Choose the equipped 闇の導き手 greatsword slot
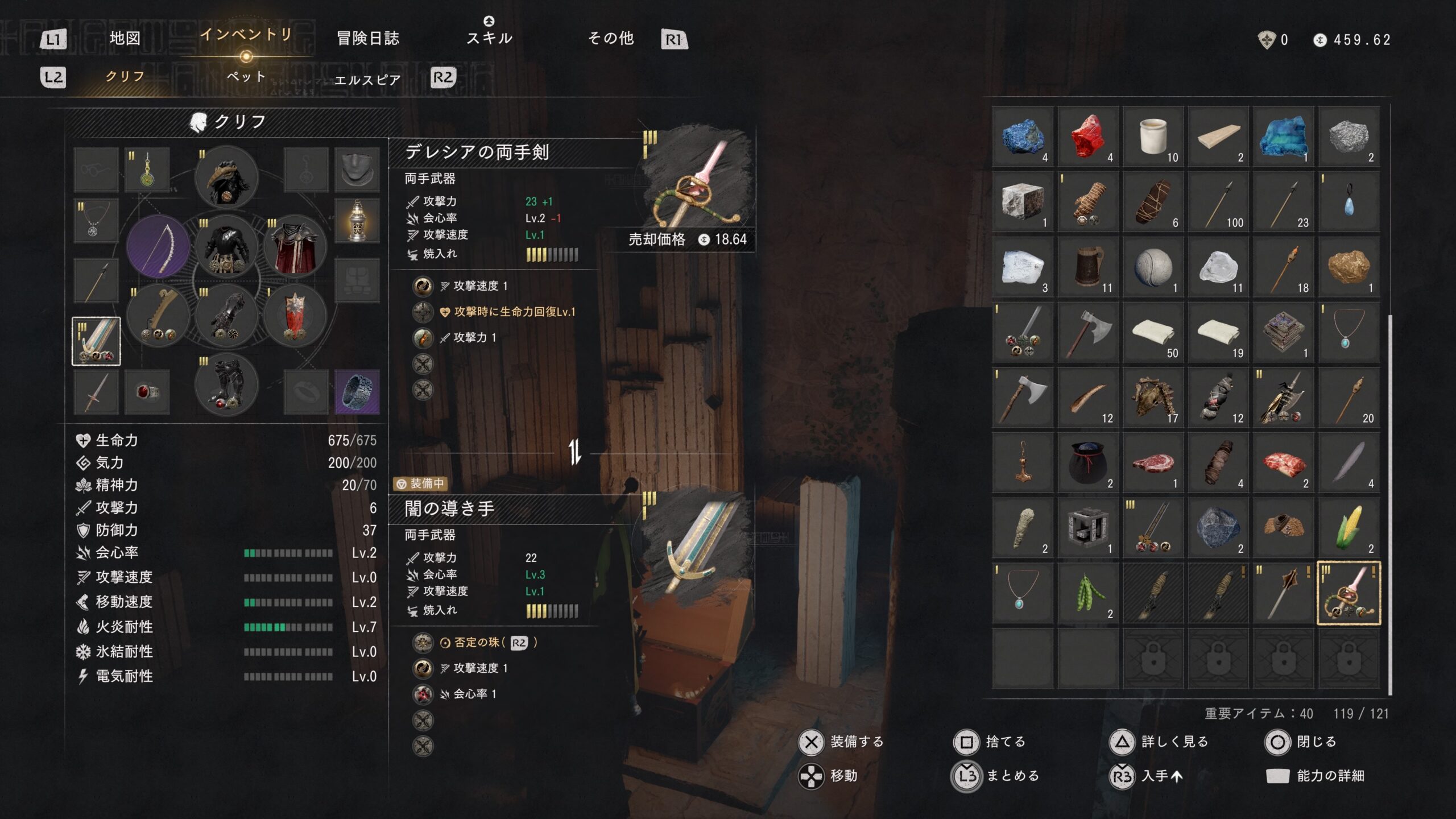The height and width of the screenshot is (819, 1456). coord(96,341)
